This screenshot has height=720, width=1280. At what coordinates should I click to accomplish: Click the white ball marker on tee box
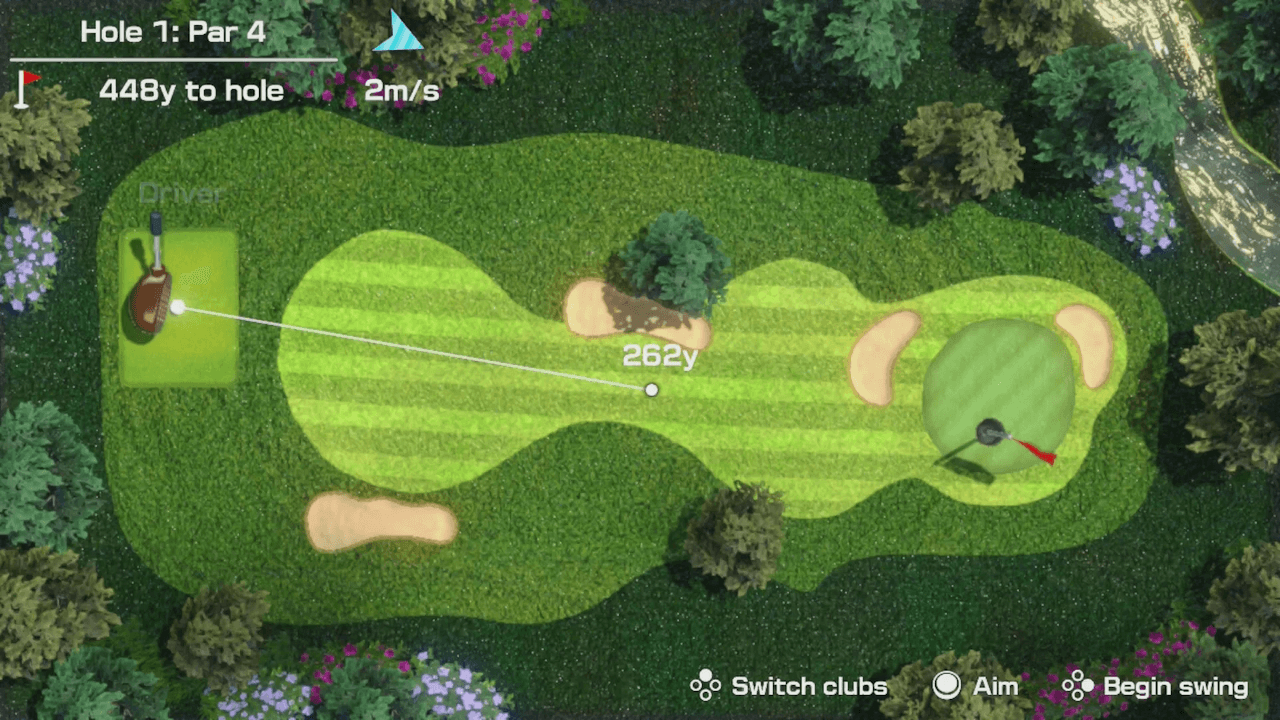point(176,307)
